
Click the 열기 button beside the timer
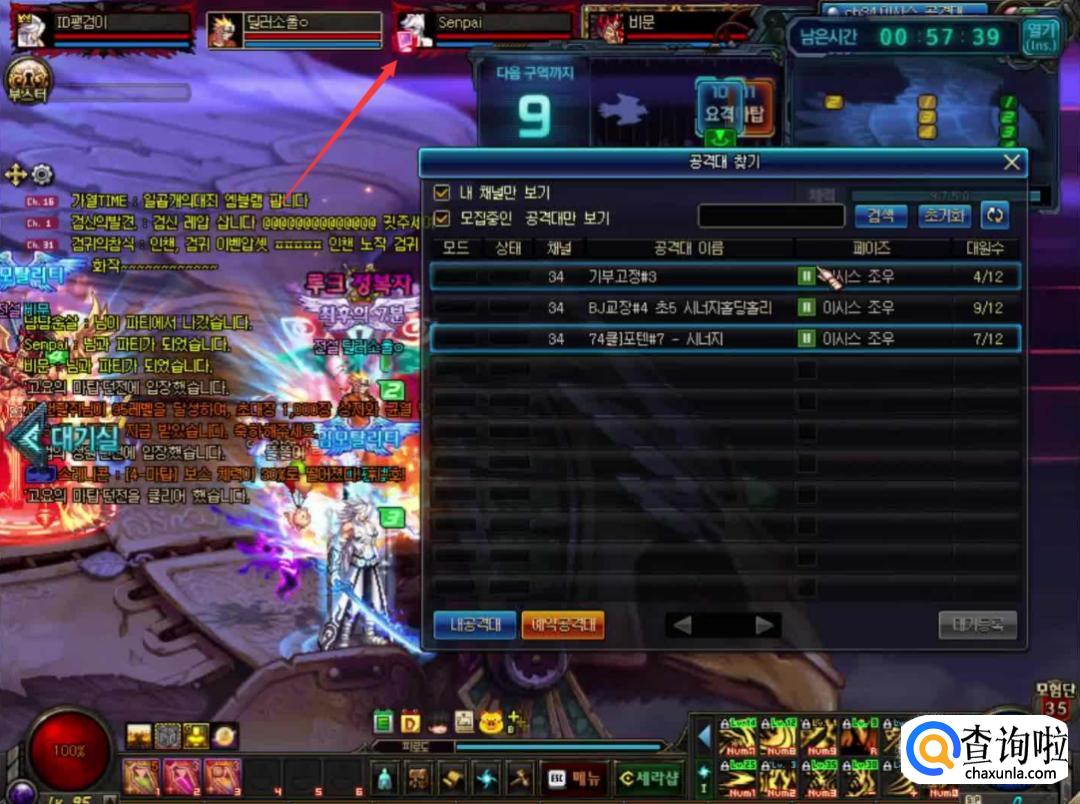coord(1040,38)
